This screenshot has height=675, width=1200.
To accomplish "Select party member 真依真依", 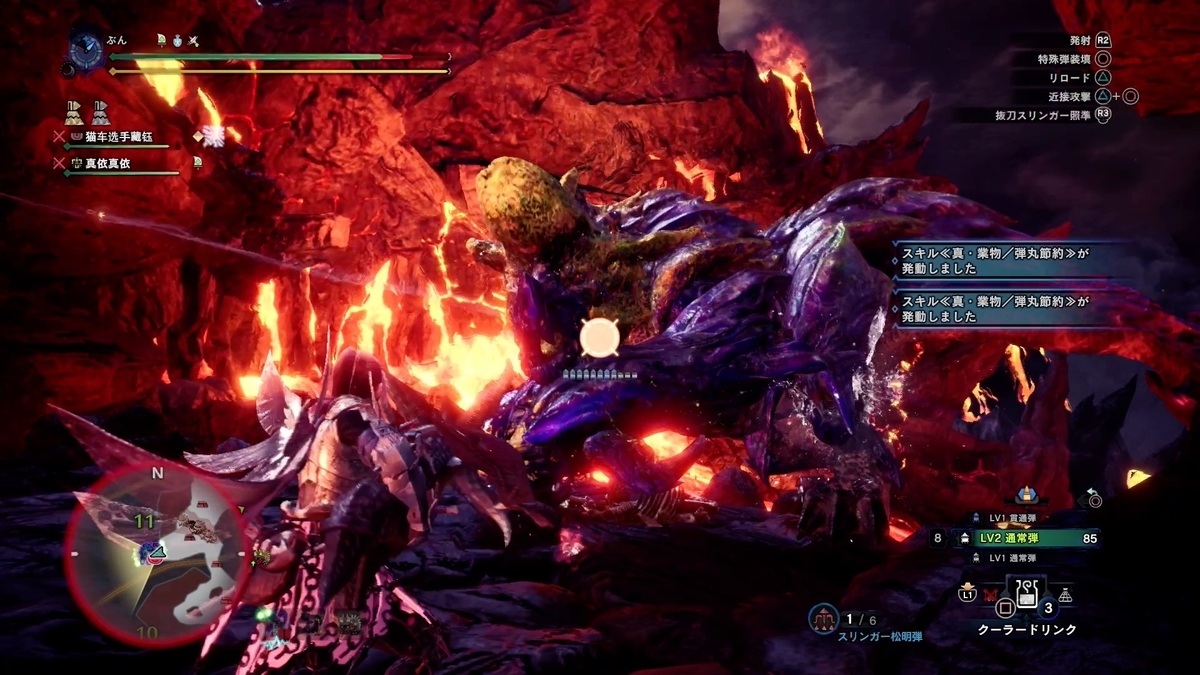I will pos(110,162).
